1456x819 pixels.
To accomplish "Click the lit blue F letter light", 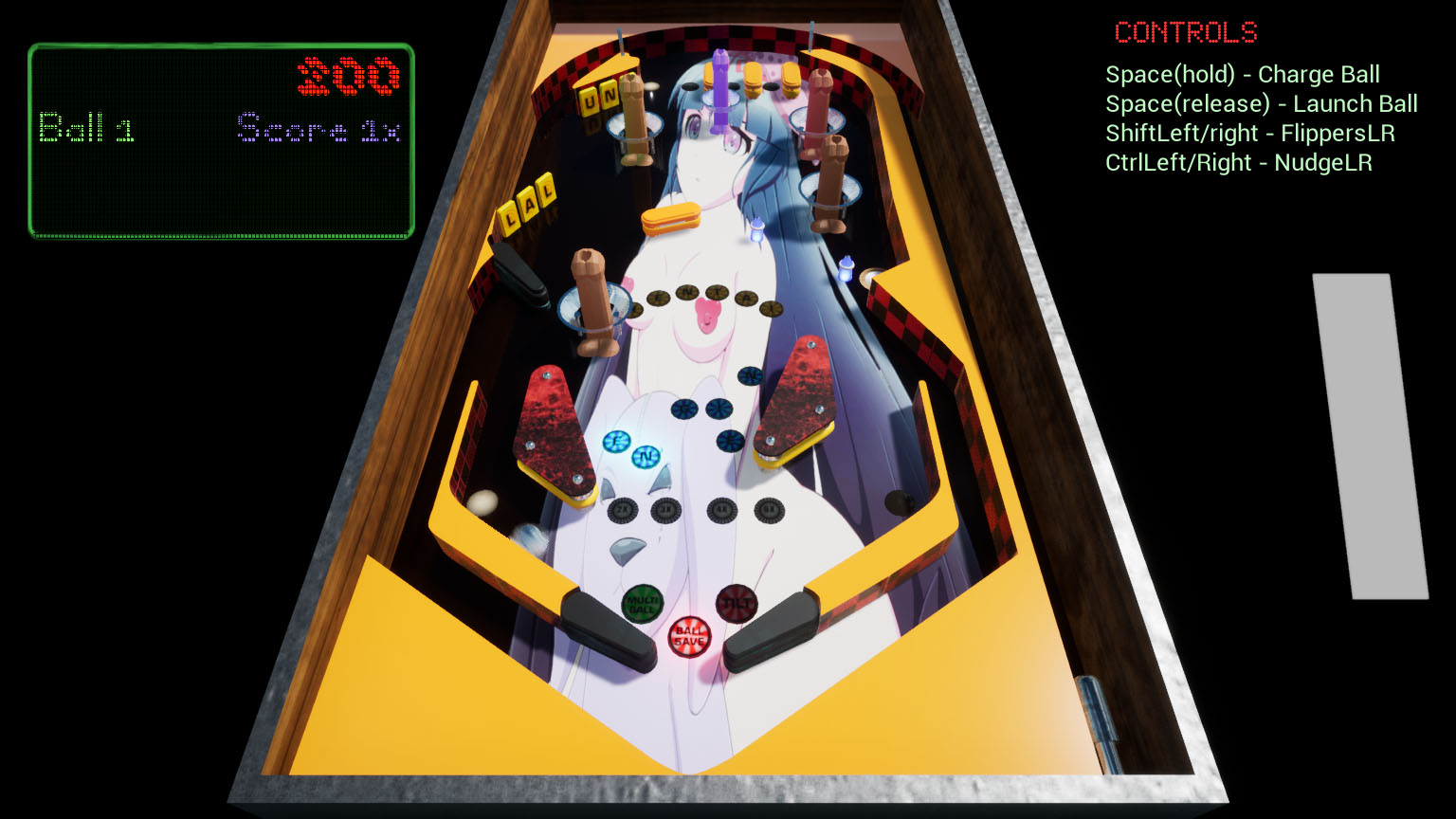I will click(x=615, y=440).
